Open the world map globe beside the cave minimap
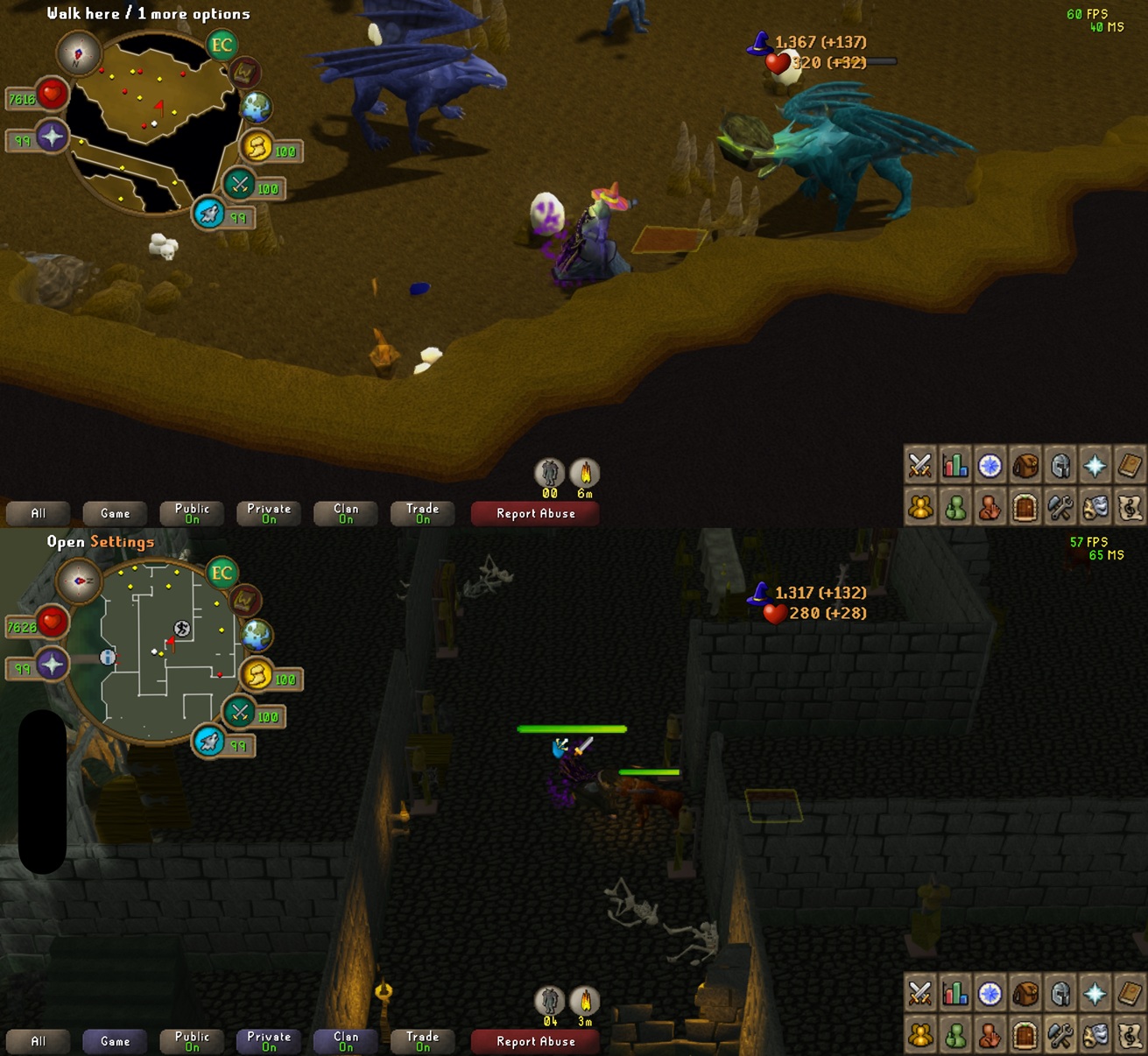This screenshot has height=1056, width=1148. [x=257, y=107]
